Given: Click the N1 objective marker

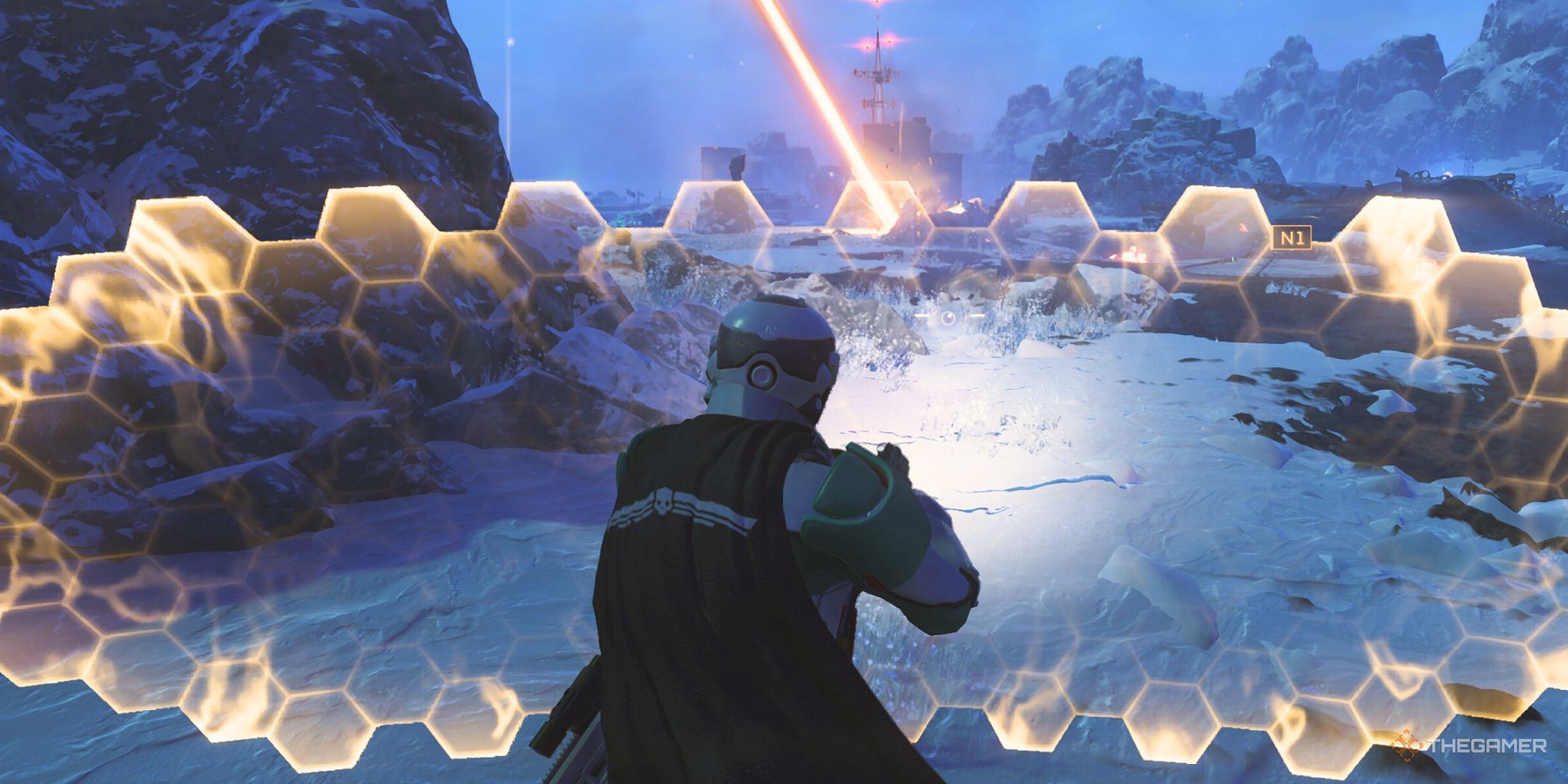Looking at the screenshot, I should tap(1291, 237).
